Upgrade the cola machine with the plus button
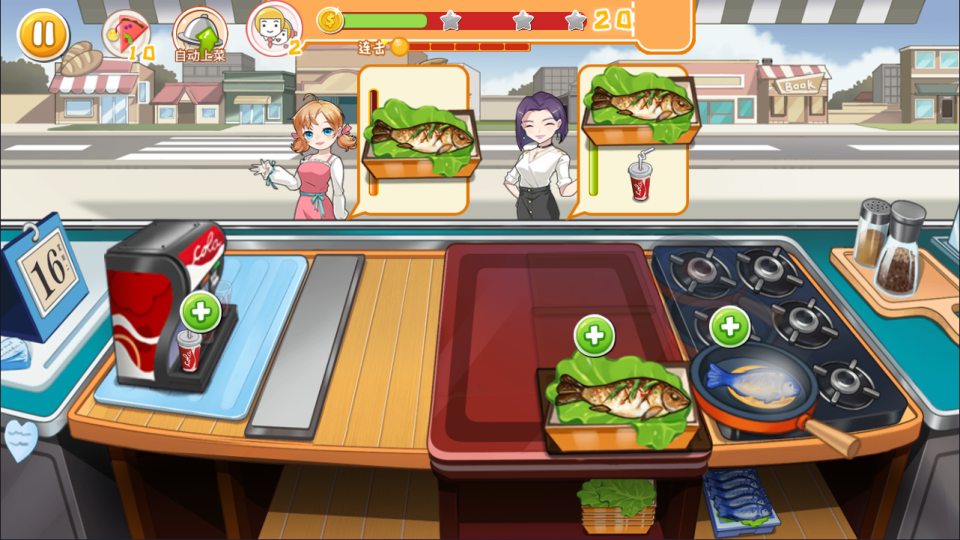 point(201,311)
